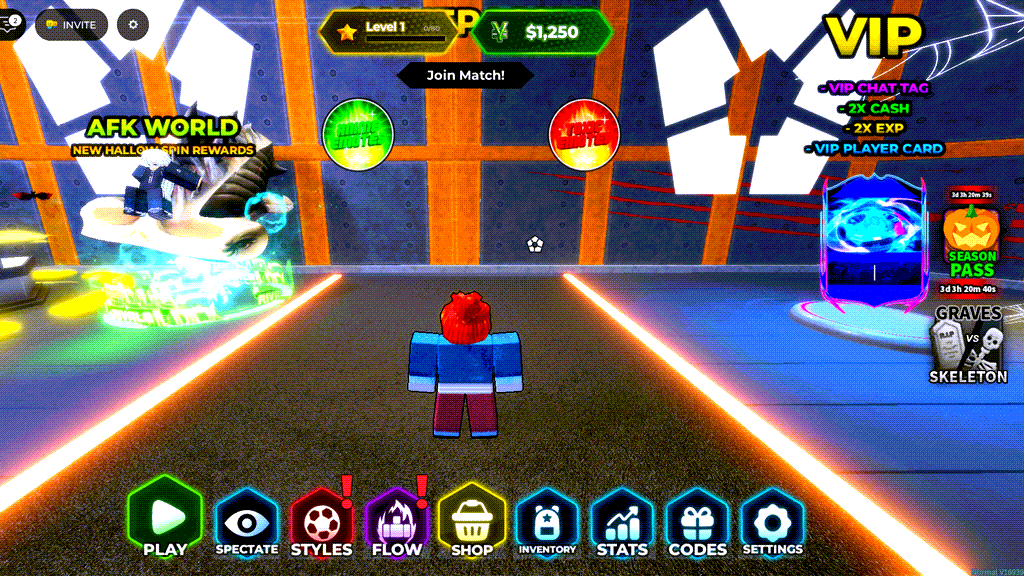Open the Season Pass pumpkin icon

(x=971, y=238)
